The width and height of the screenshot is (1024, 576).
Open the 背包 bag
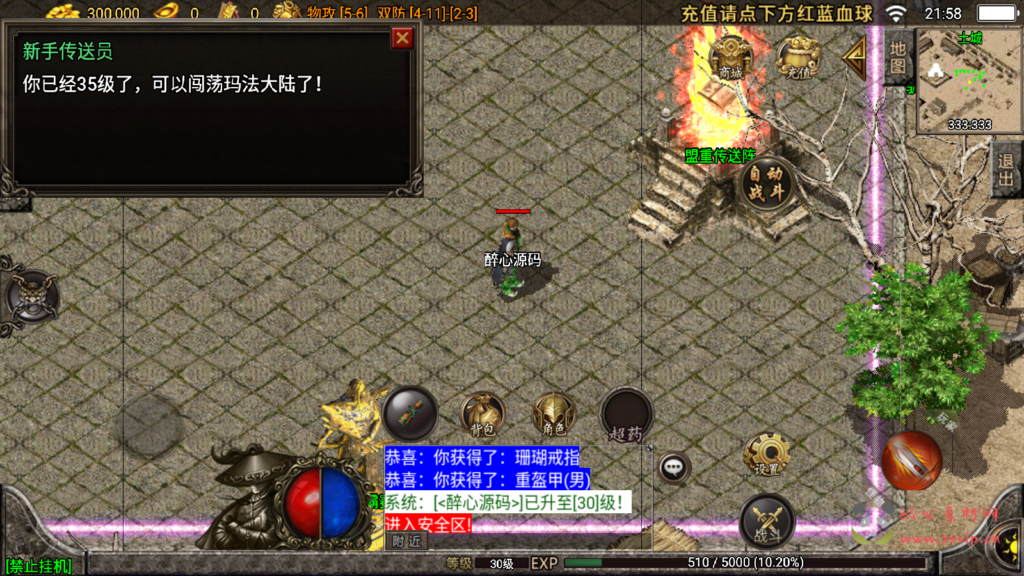pyautogui.click(x=482, y=413)
